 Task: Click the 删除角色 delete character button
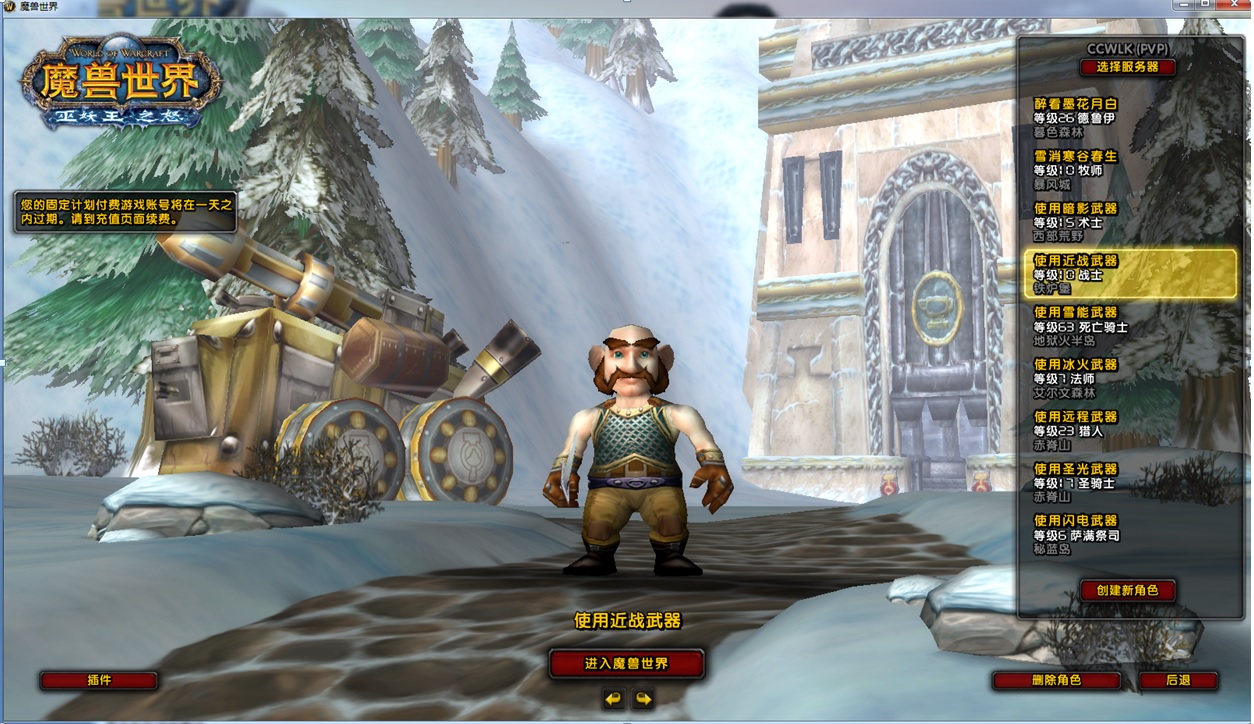click(x=1055, y=680)
